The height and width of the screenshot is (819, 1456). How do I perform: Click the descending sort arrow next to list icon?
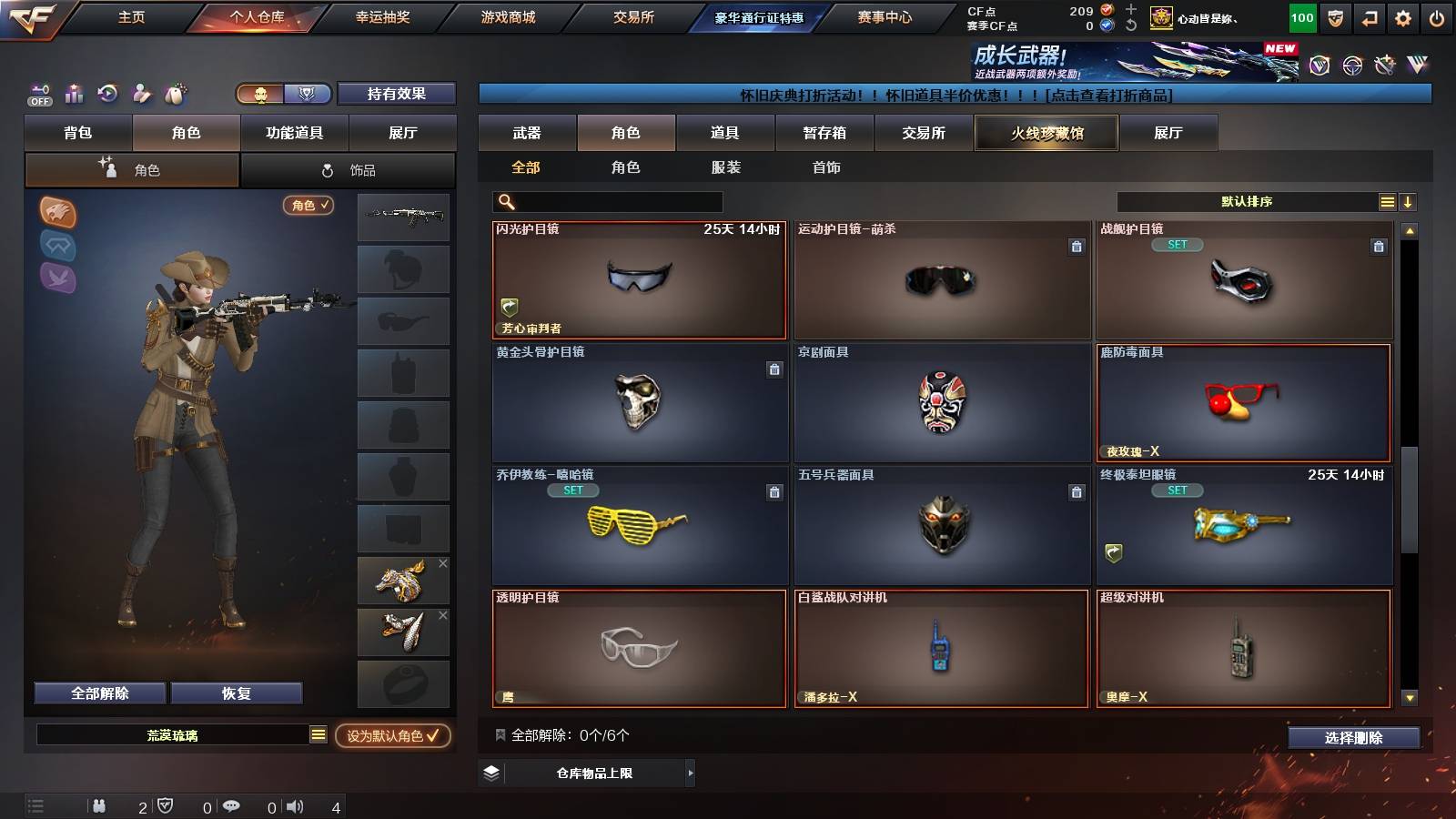point(1407,201)
